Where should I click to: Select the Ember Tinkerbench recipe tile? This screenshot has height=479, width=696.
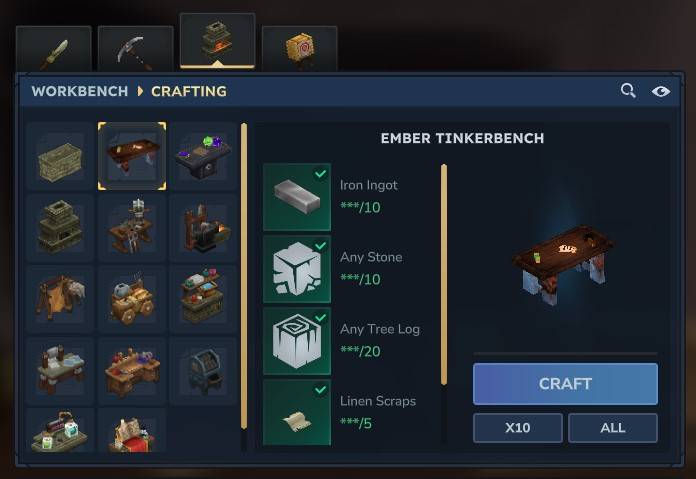pyautogui.click(x=132, y=156)
